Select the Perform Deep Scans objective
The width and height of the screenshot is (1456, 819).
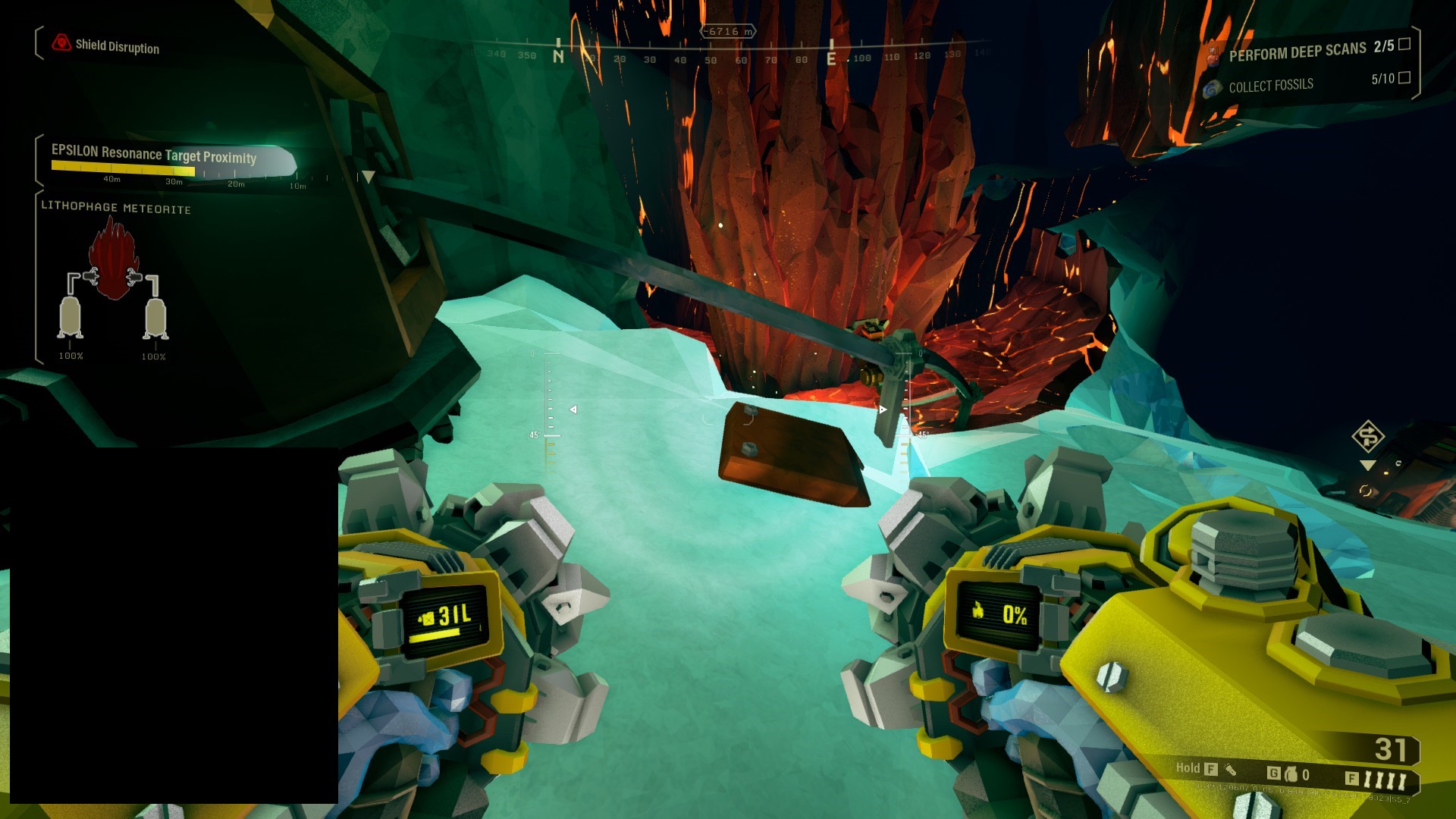1297,52
